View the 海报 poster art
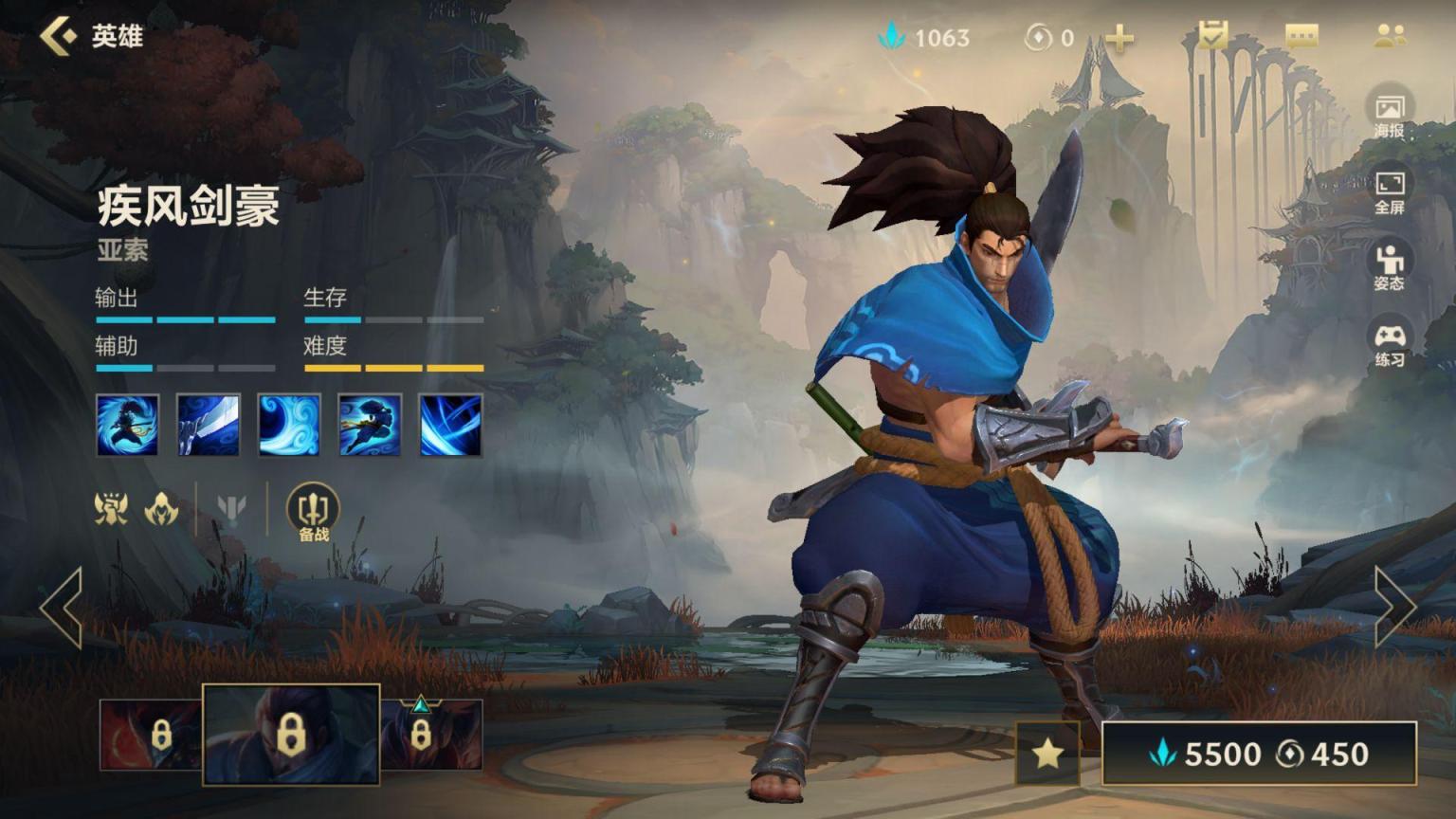This screenshot has width=1456, height=819. click(1389, 115)
